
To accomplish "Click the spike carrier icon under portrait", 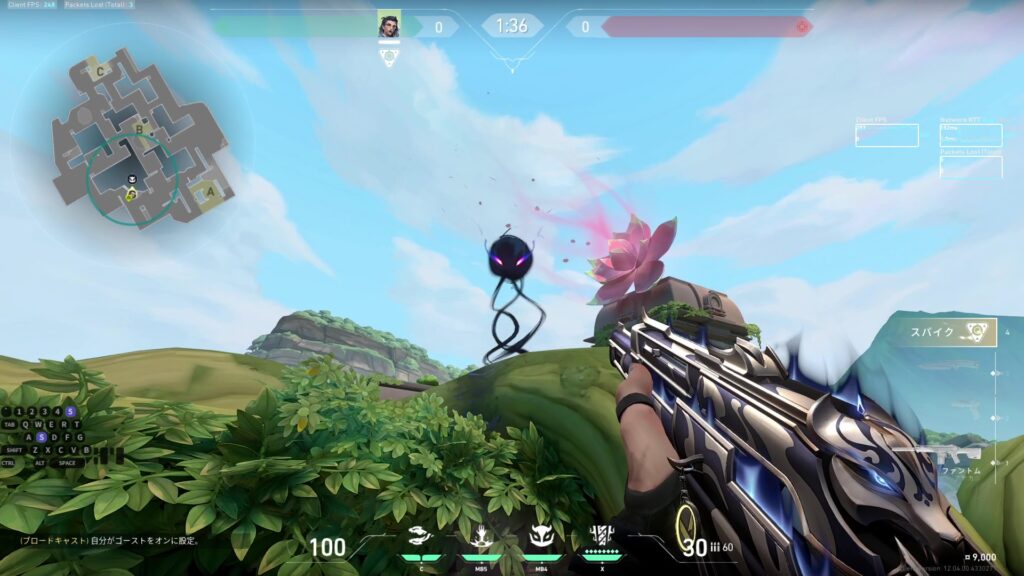I will [x=389, y=57].
